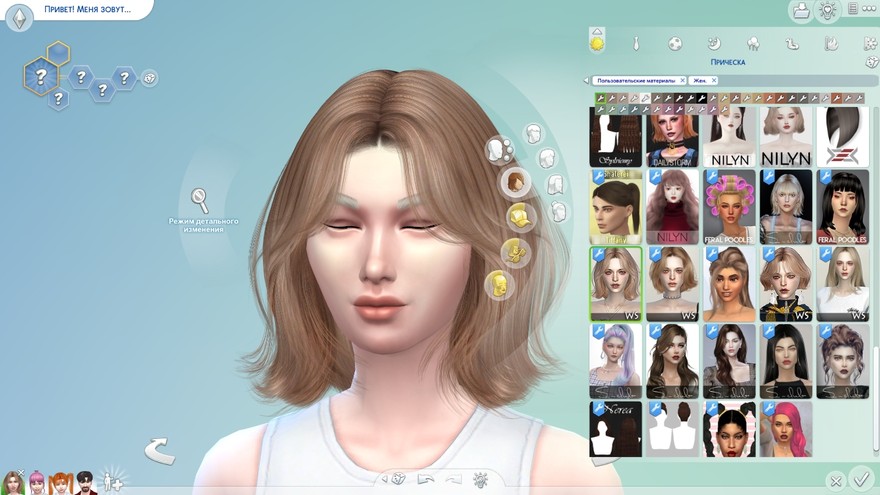The height and width of the screenshot is (495, 880).
Task: Switch to the party outfit tab
Action: click(x=753, y=43)
